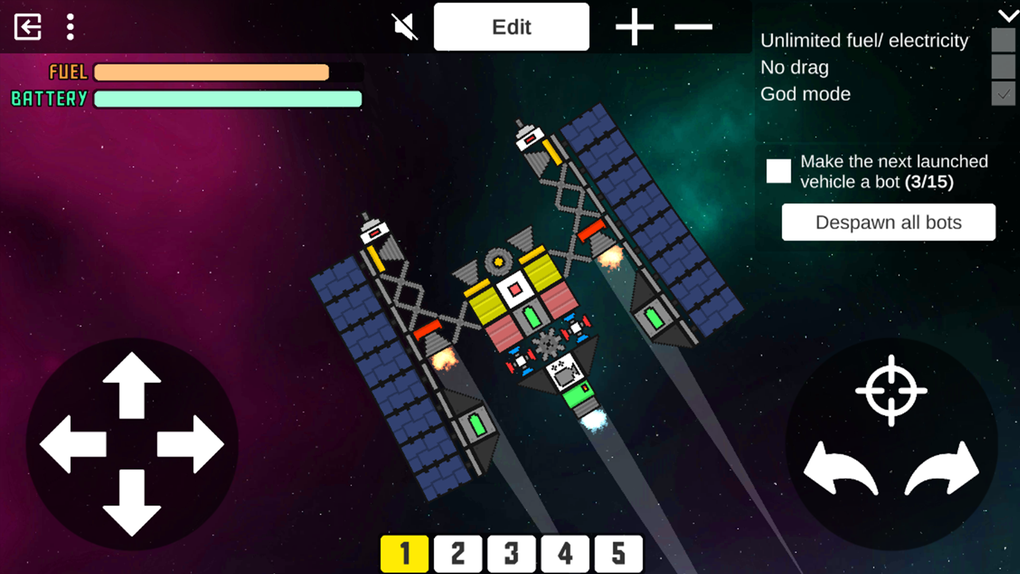1020x574 pixels.
Task: Zoom in with the plus button
Action: point(634,27)
